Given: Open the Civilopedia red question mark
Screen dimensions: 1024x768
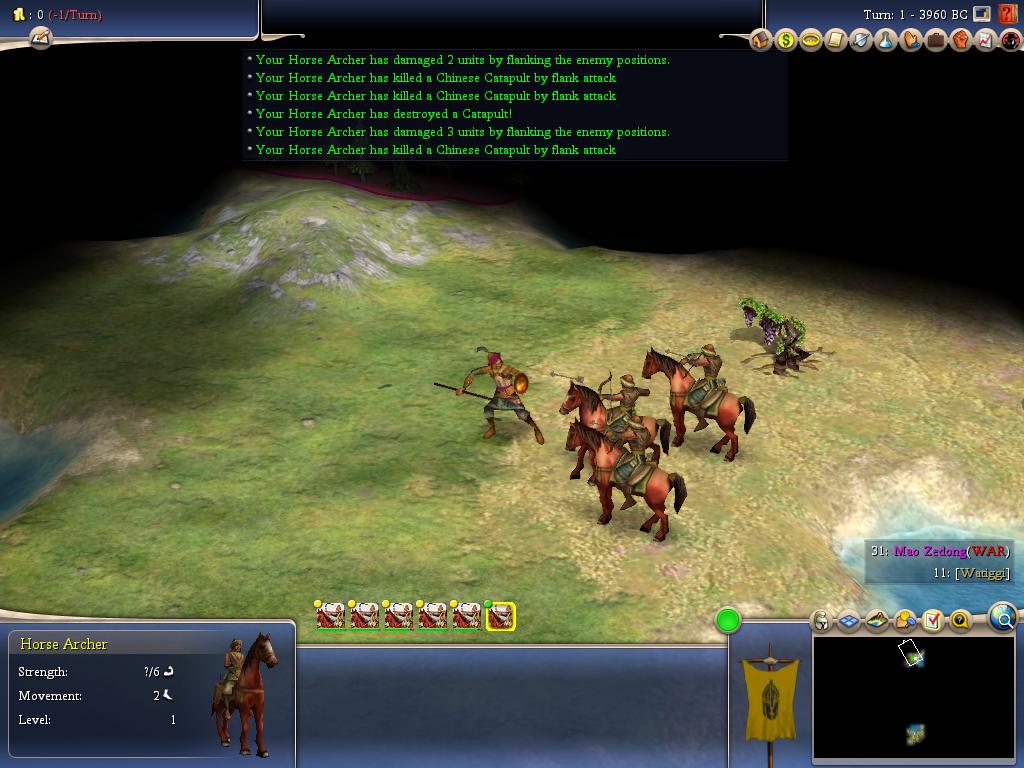Looking at the screenshot, I should click(1008, 14).
